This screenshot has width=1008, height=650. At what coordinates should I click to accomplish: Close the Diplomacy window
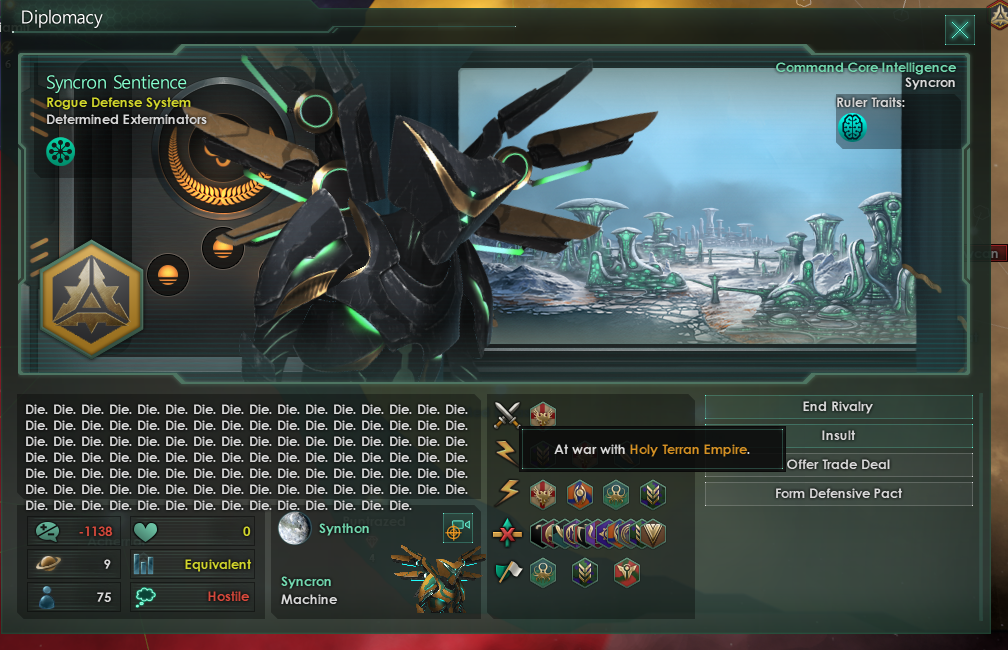tap(960, 30)
